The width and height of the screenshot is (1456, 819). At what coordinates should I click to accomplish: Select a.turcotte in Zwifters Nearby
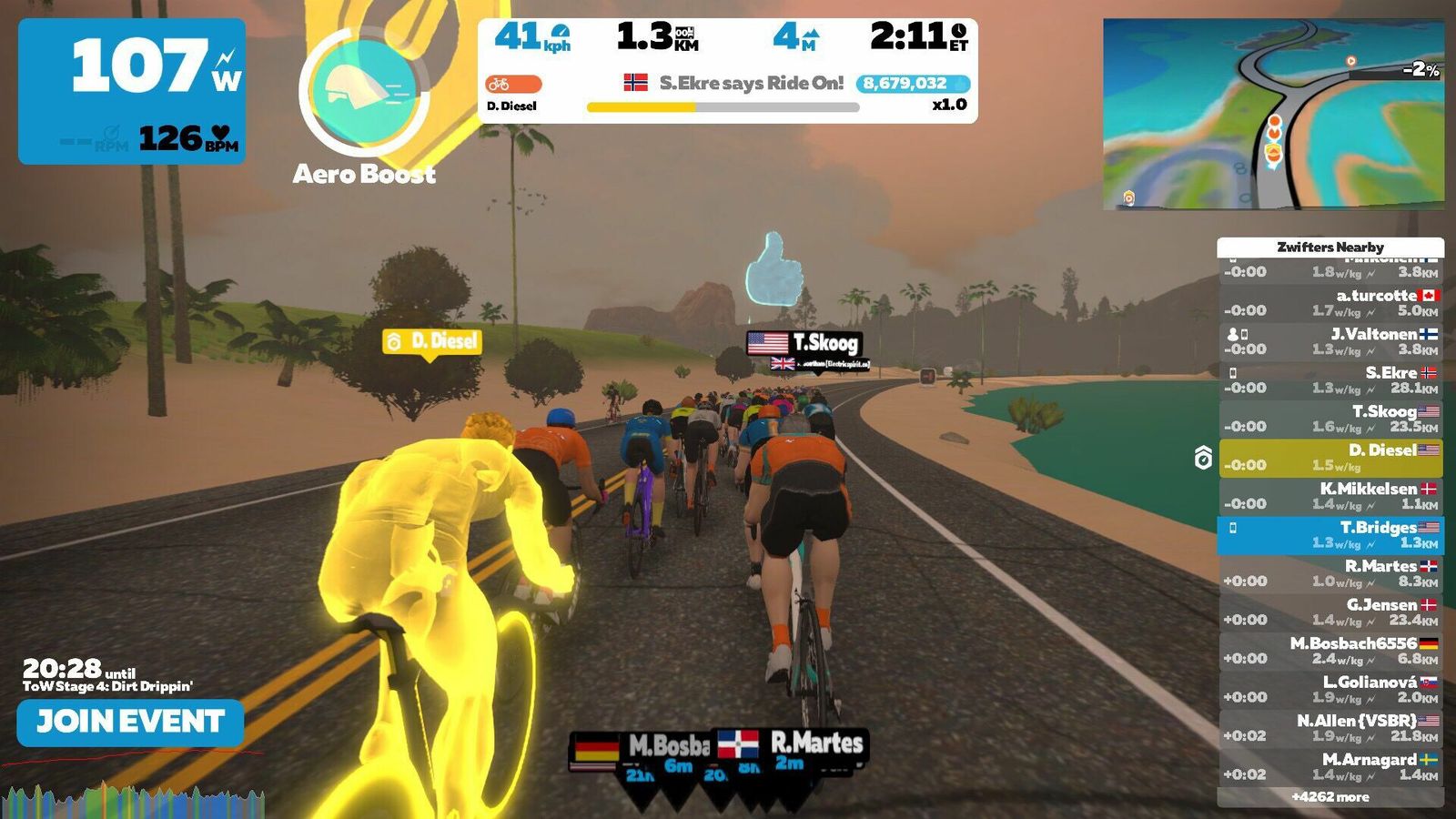pos(1330,302)
